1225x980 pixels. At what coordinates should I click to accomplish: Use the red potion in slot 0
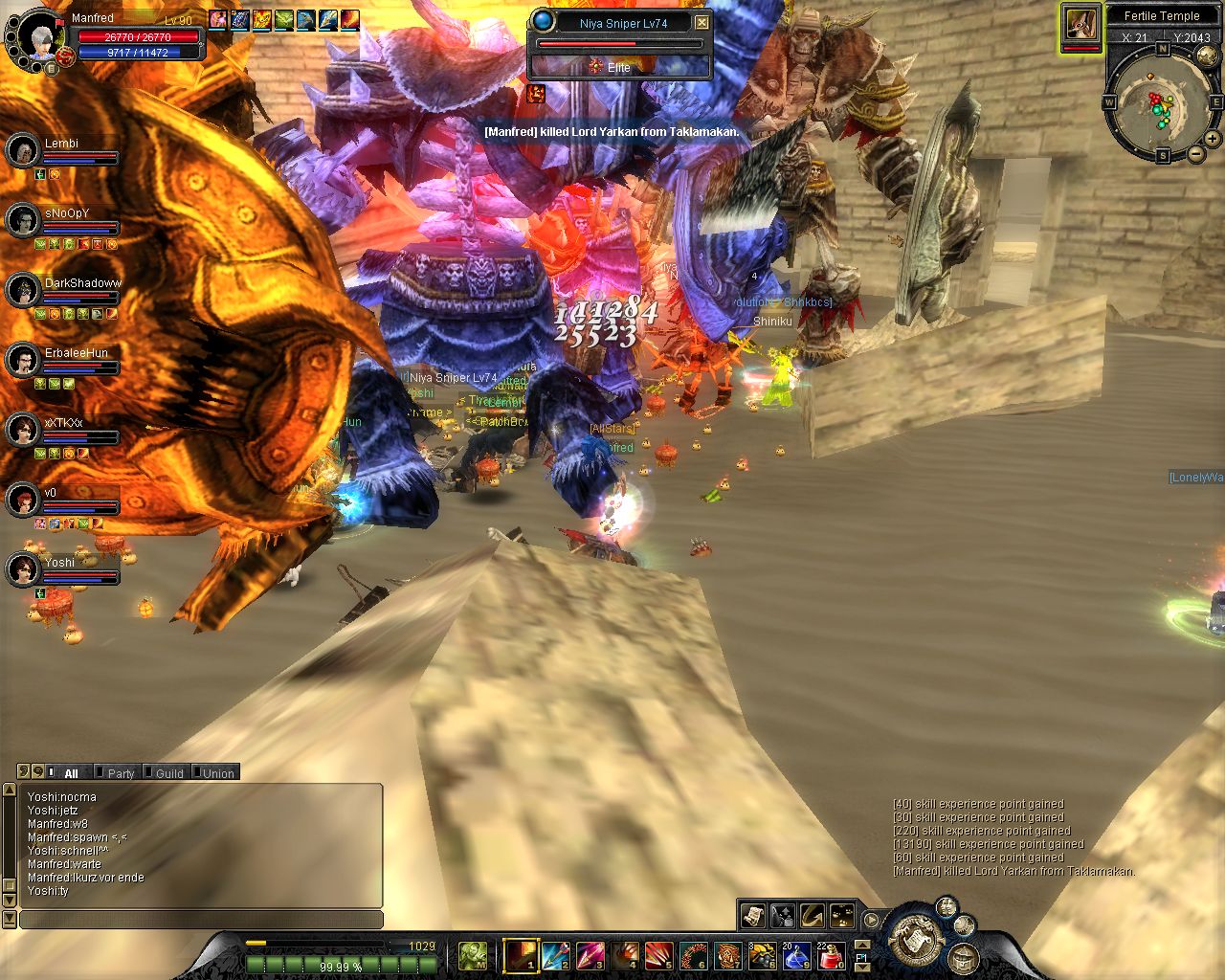tap(832, 954)
